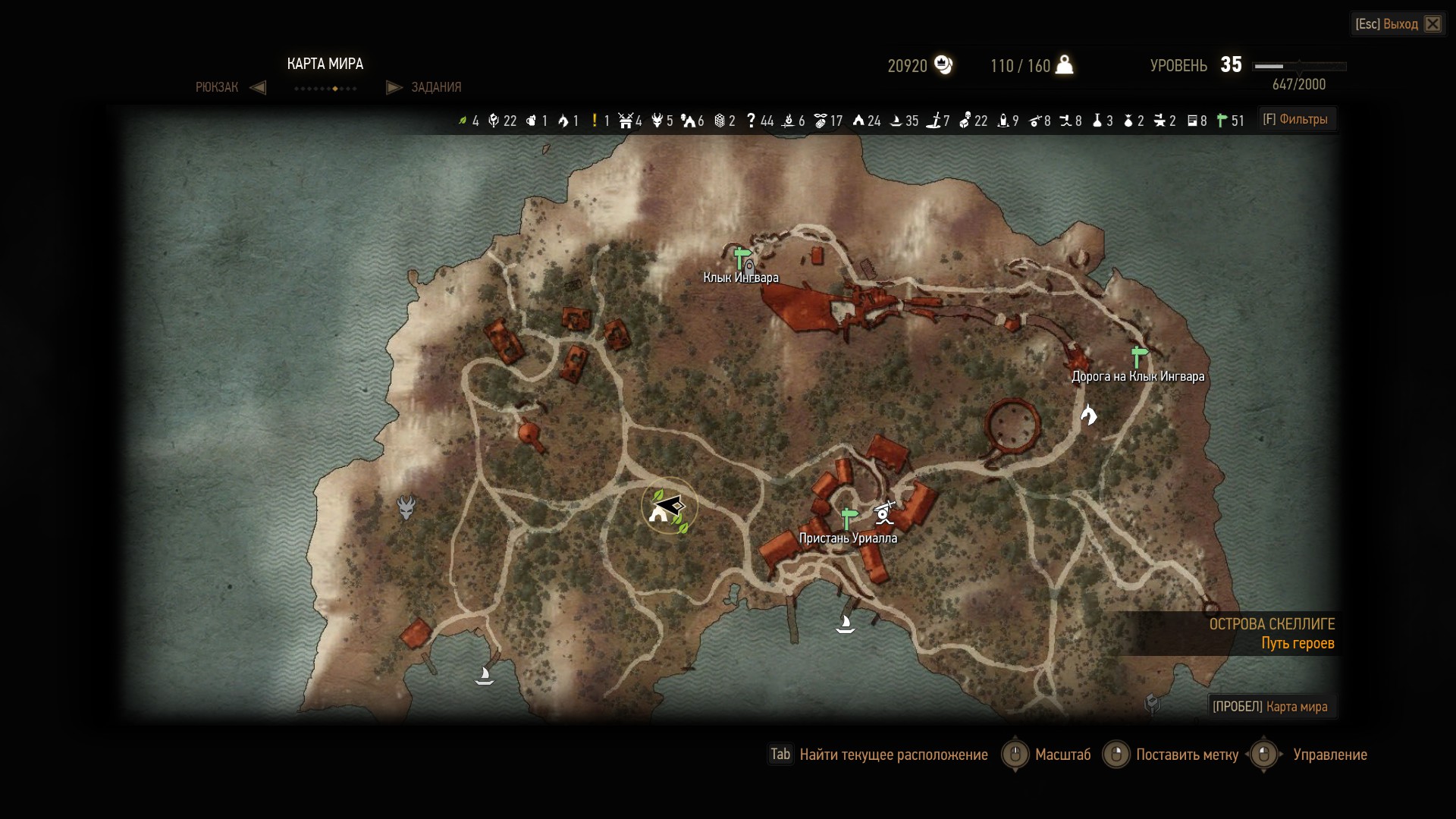Switch to the Рюкзак inventory tab
The image size is (1456, 819).
217,87
